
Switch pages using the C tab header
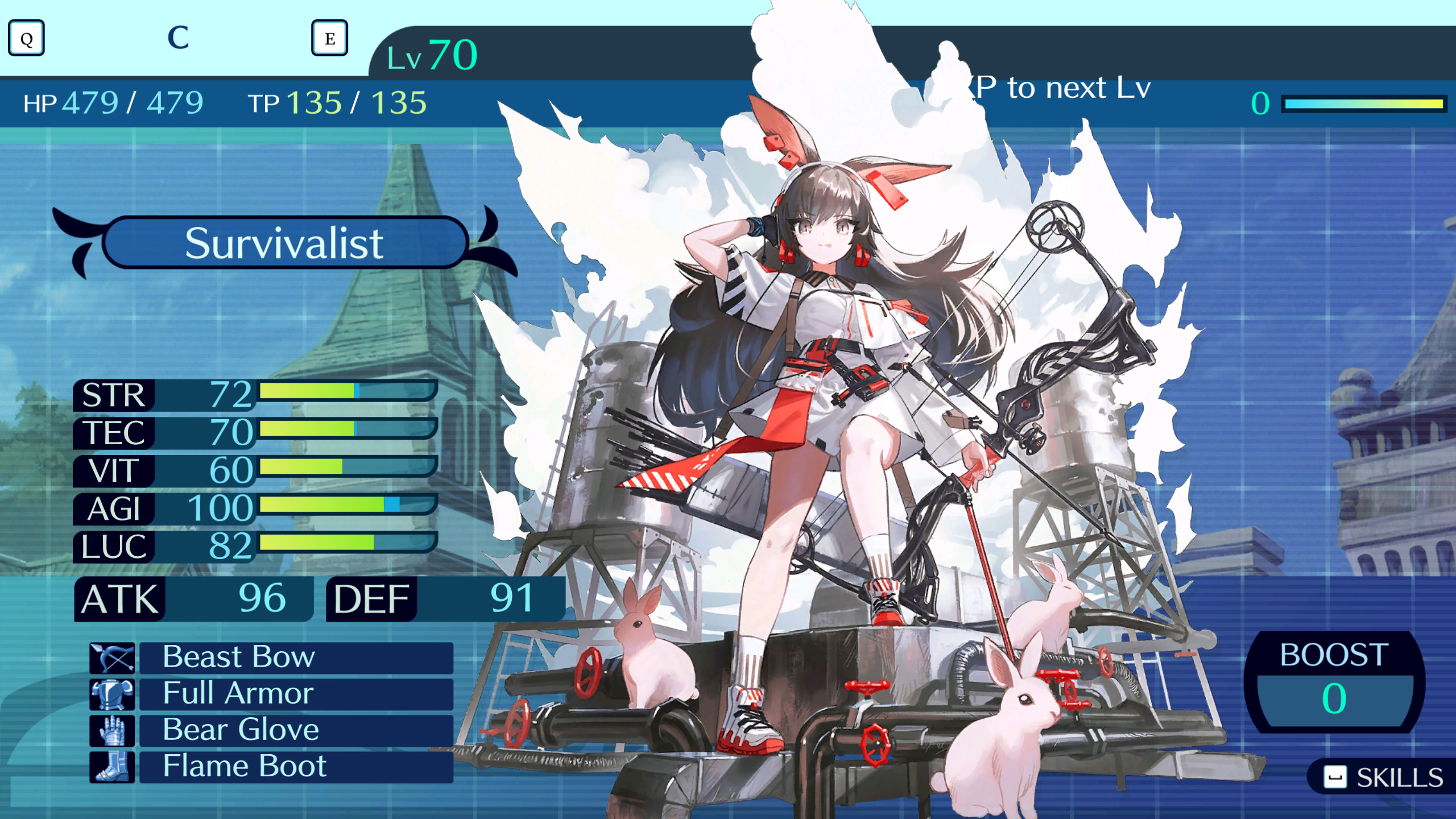click(x=178, y=36)
